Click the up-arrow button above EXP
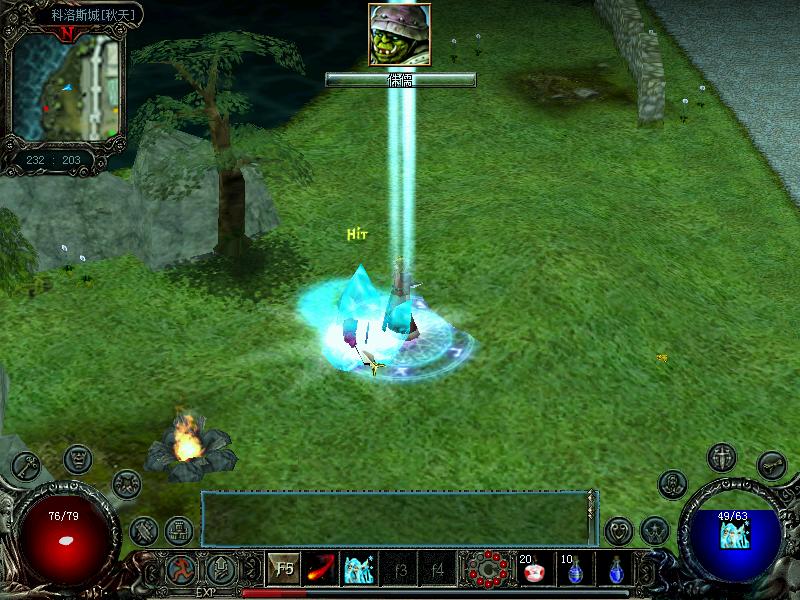The width and height of the screenshot is (800, 600). (x=221, y=570)
